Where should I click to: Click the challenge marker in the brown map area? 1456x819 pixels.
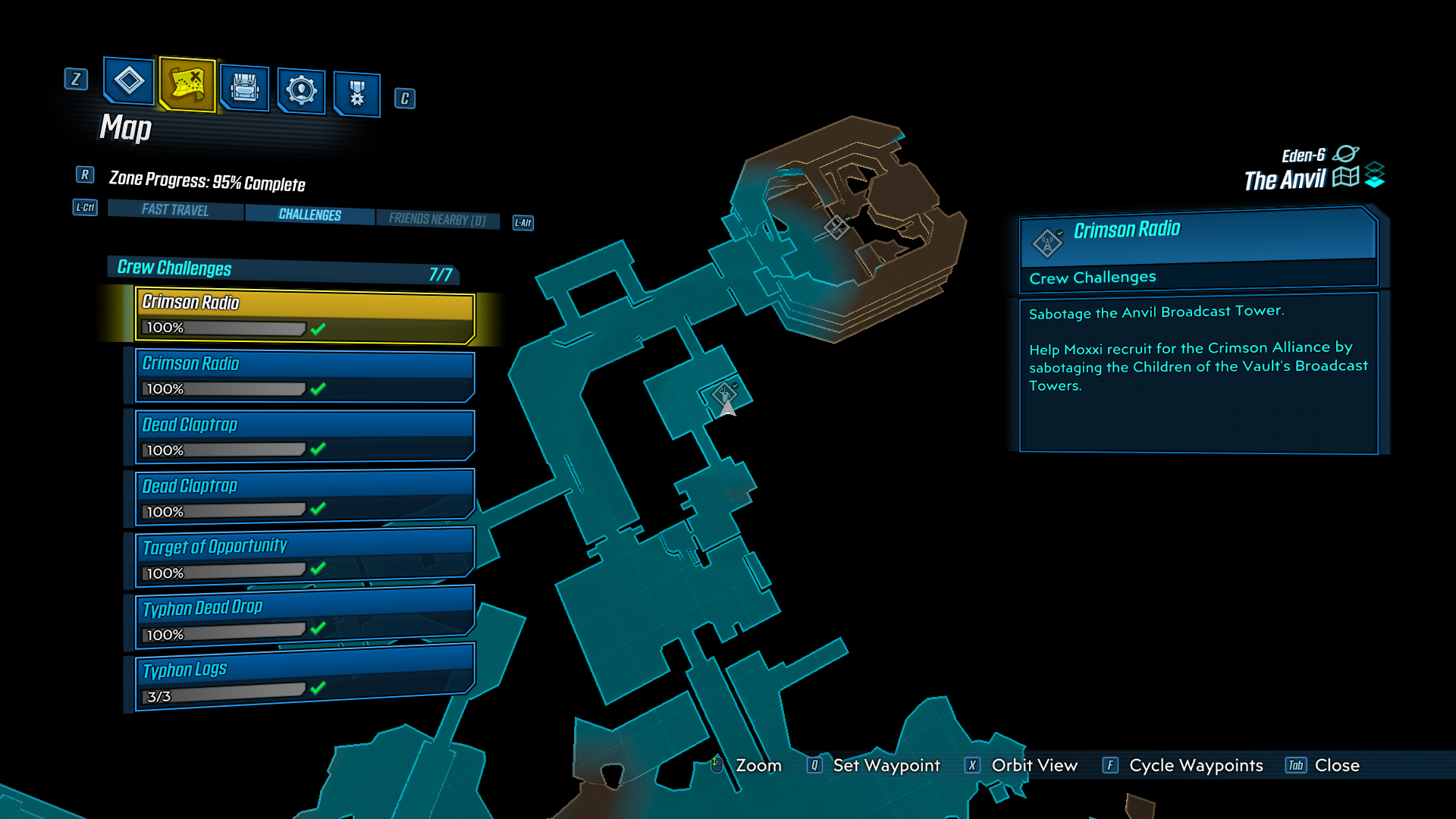836,226
